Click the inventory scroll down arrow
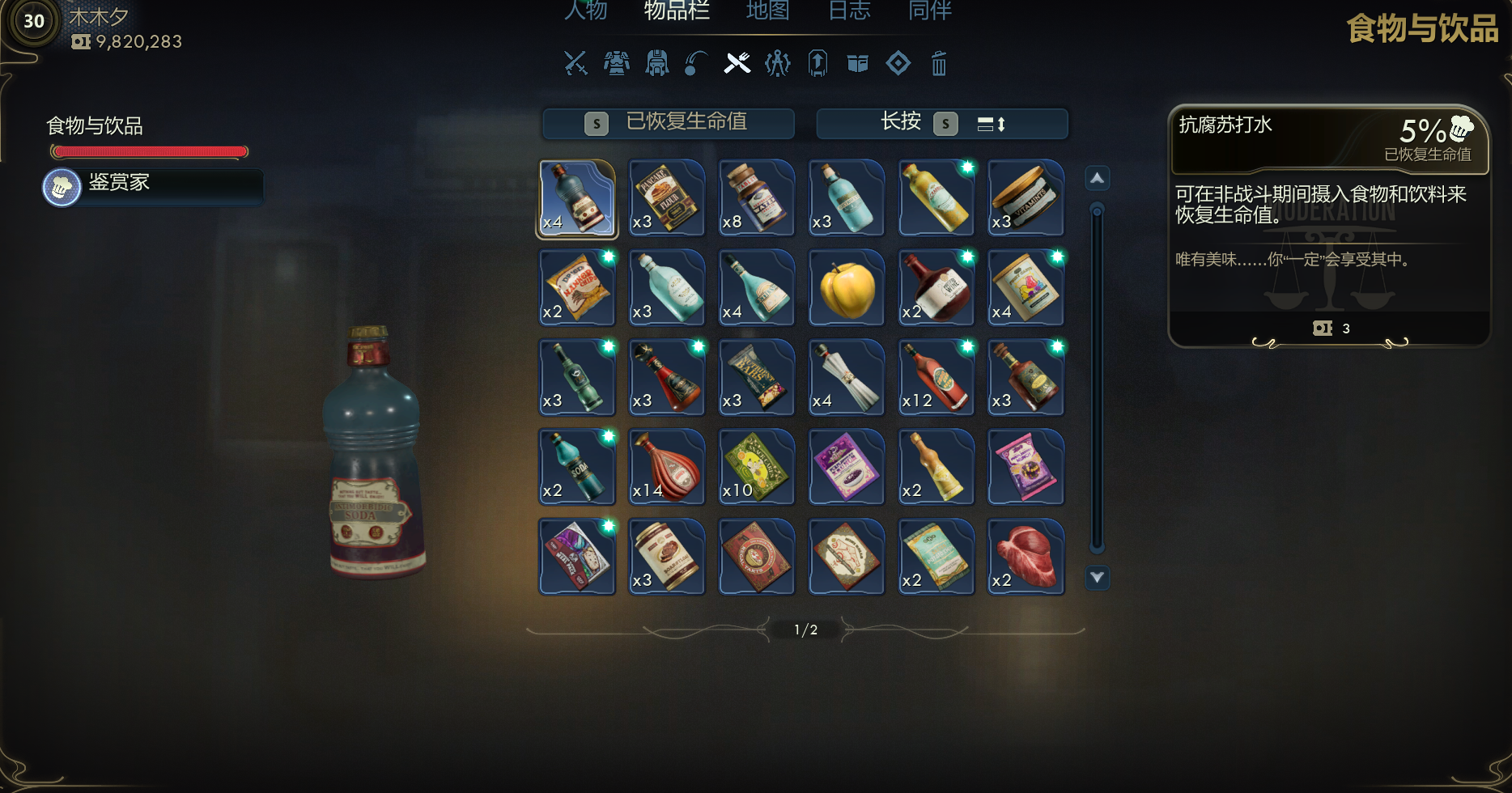This screenshot has width=1512, height=793. tap(1097, 578)
